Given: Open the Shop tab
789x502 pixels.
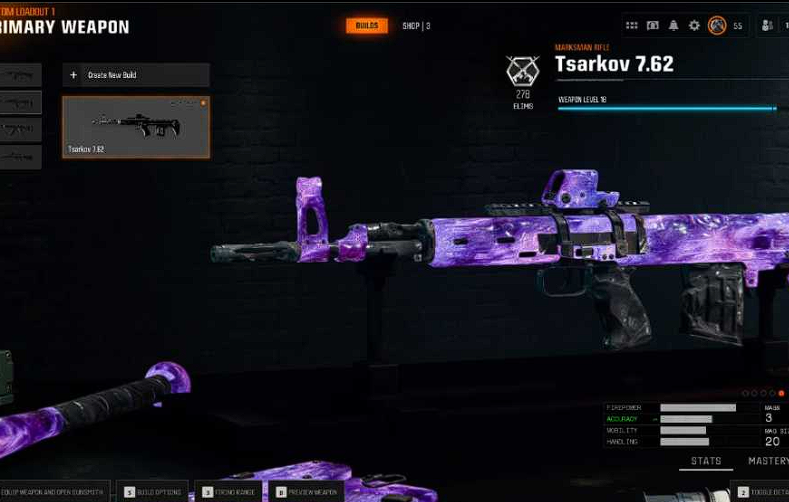Looking at the screenshot, I should 416,25.
